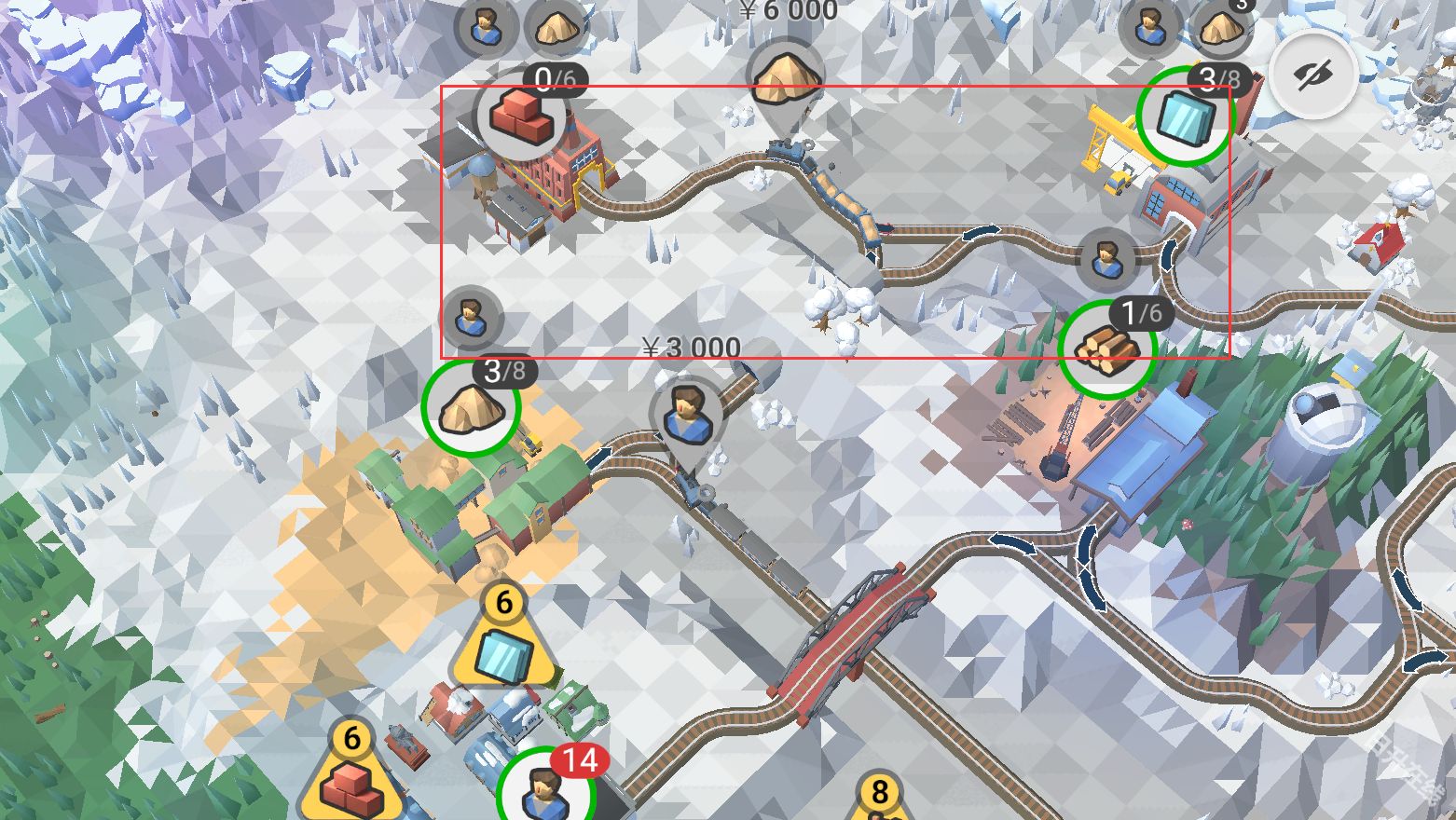Click the sand cargo pin above the train
Viewport: 1456px width, 820px height.
785,78
